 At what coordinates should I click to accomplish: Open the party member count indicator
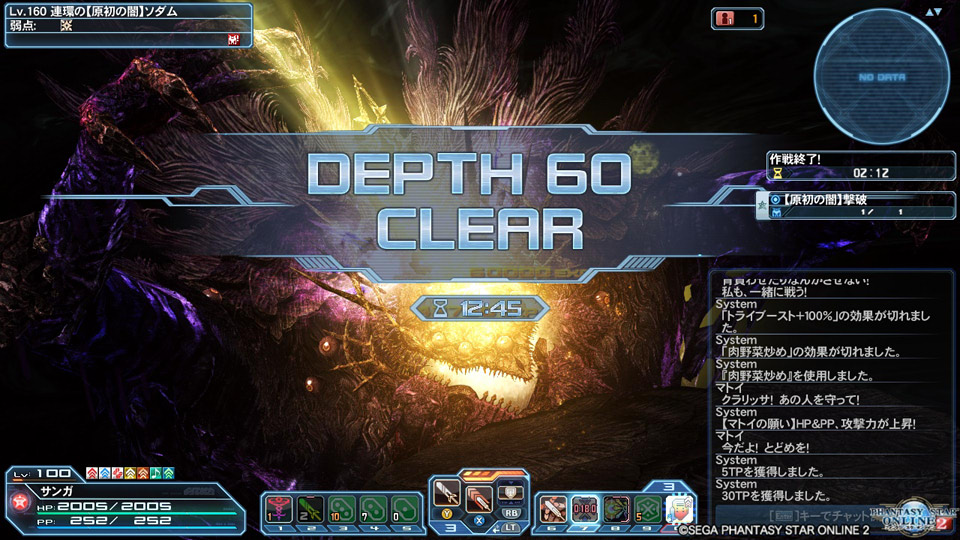(x=737, y=18)
